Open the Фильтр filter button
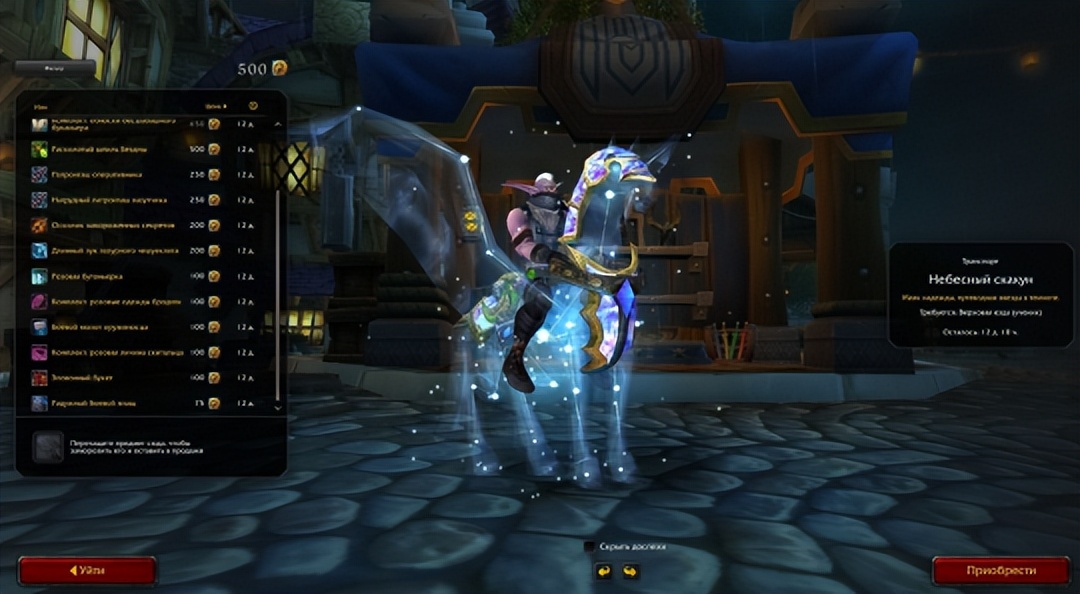 click(55, 69)
